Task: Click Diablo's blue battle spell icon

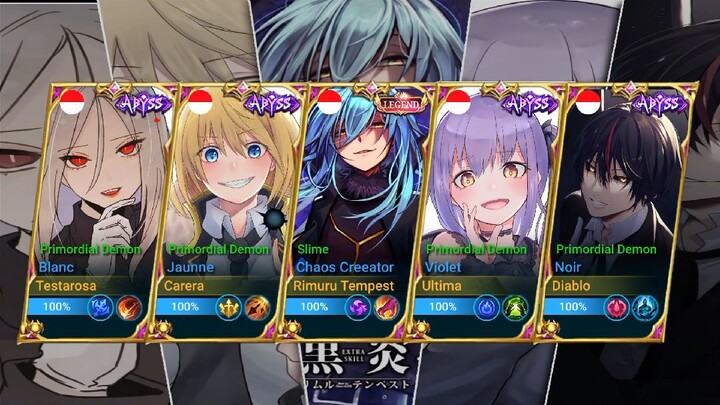Action: [645, 307]
